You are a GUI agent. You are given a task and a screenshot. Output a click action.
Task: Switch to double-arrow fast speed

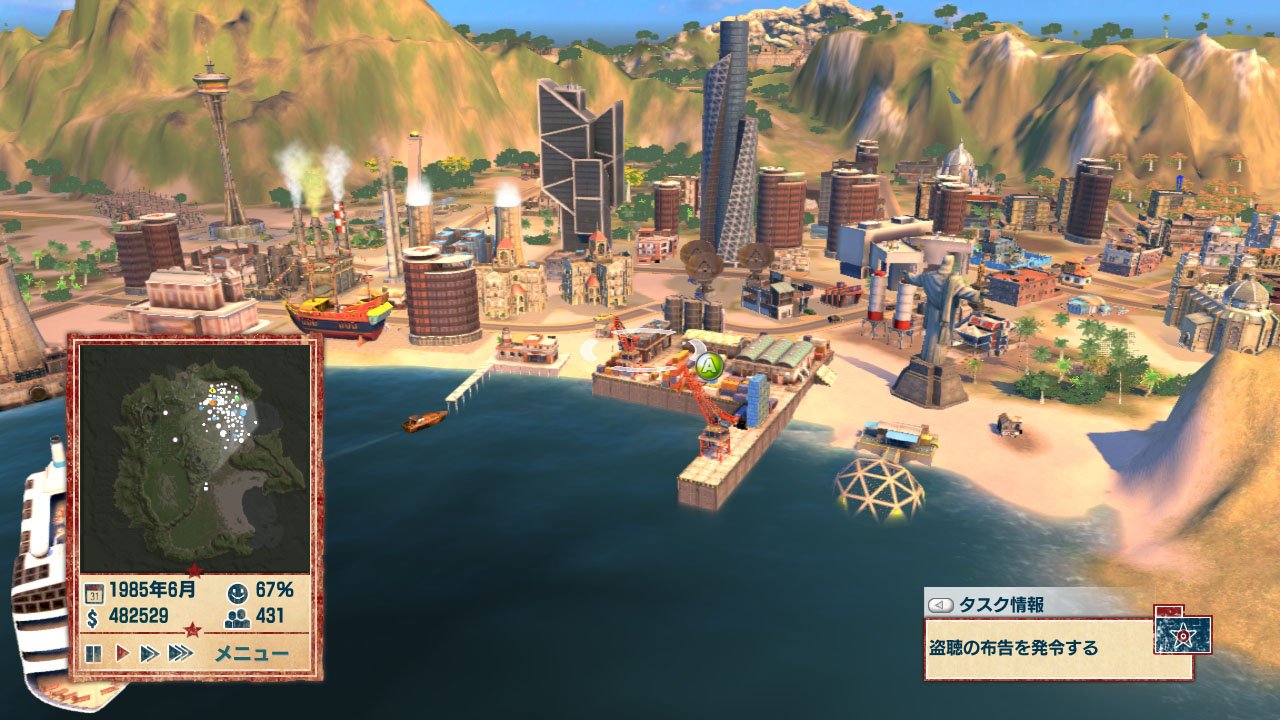(150, 654)
